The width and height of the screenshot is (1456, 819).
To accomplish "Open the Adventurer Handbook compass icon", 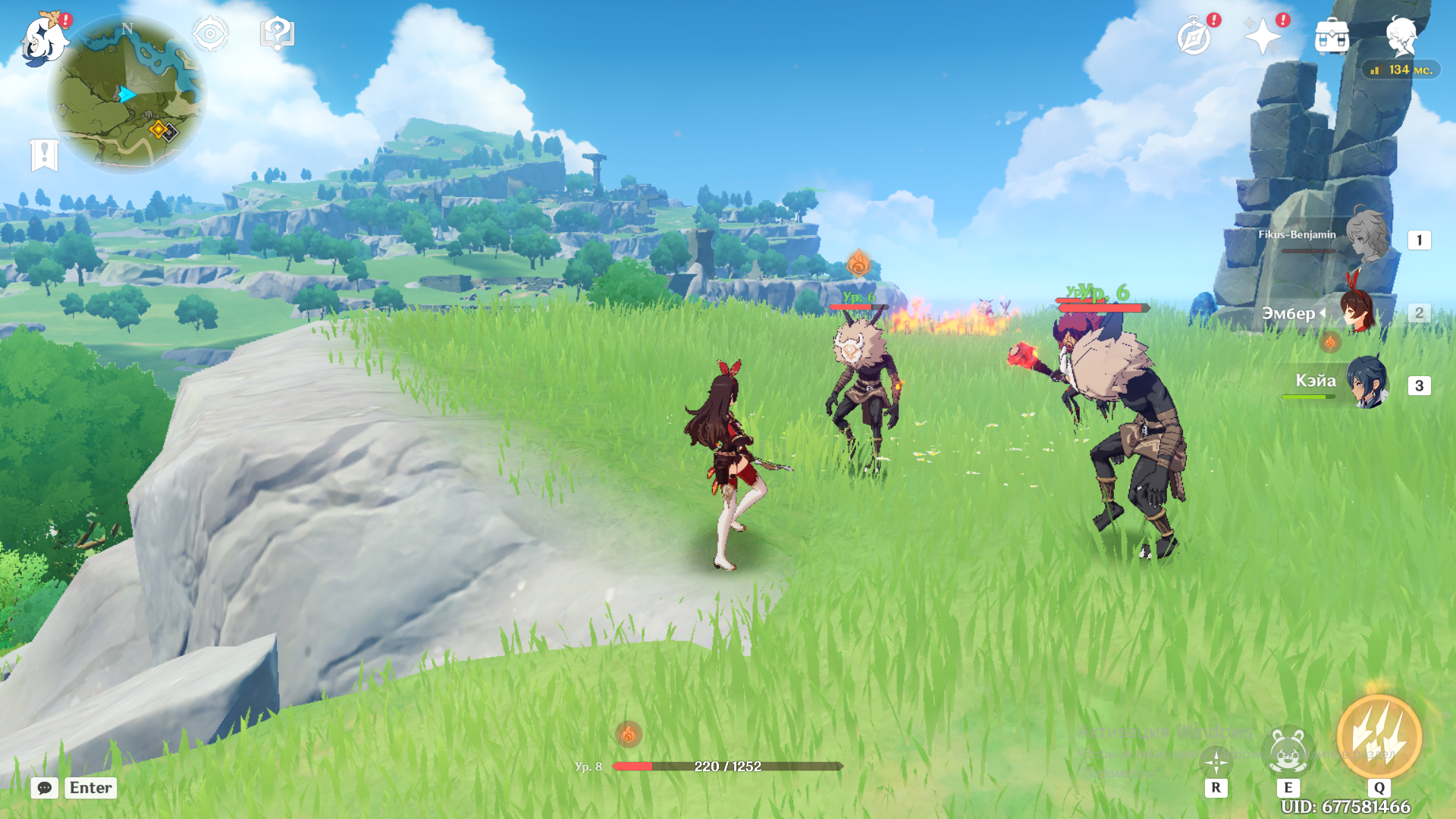I will pyautogui.click(x=1194, y=36).
